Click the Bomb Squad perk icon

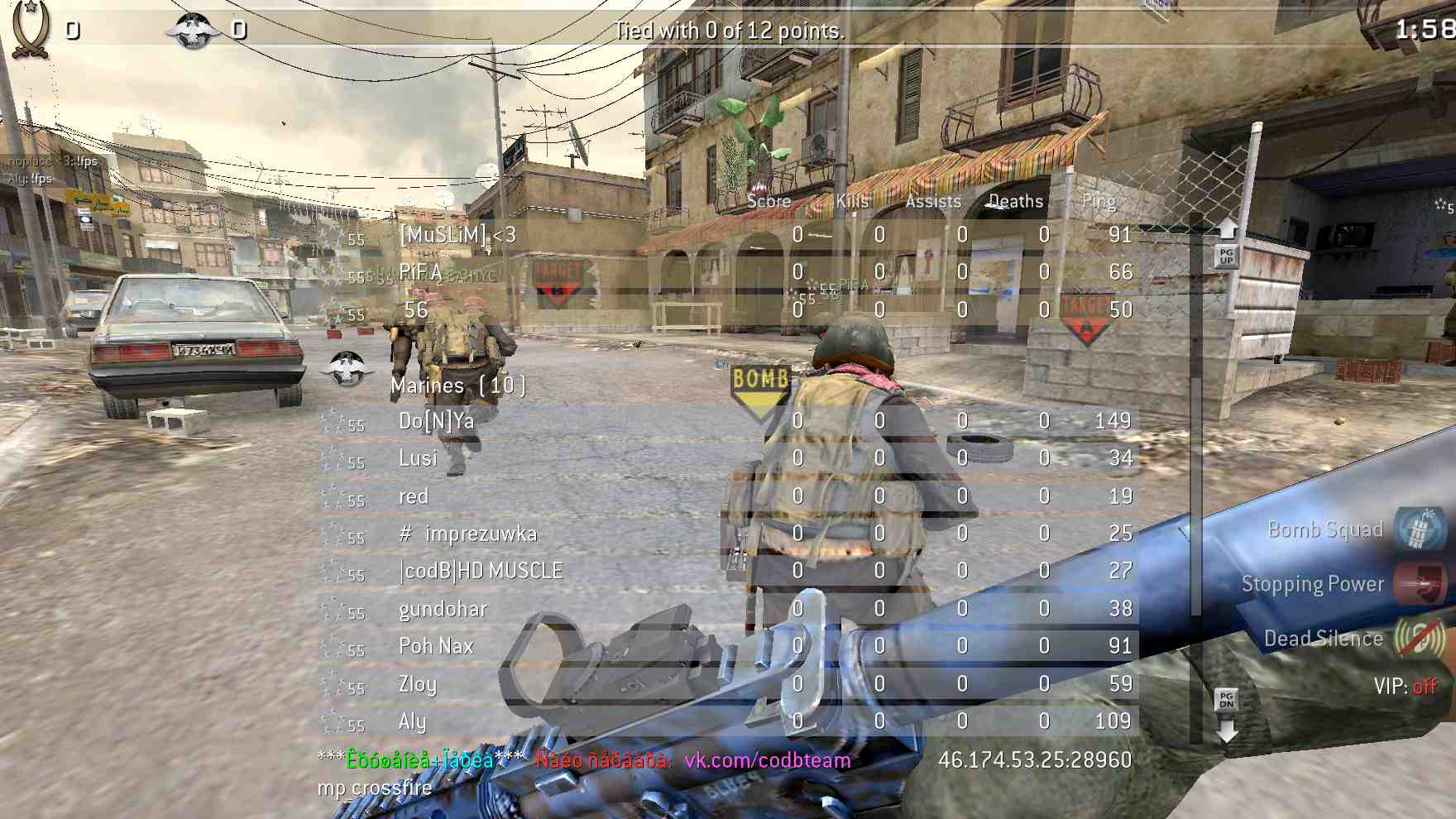pos(1420,528)
